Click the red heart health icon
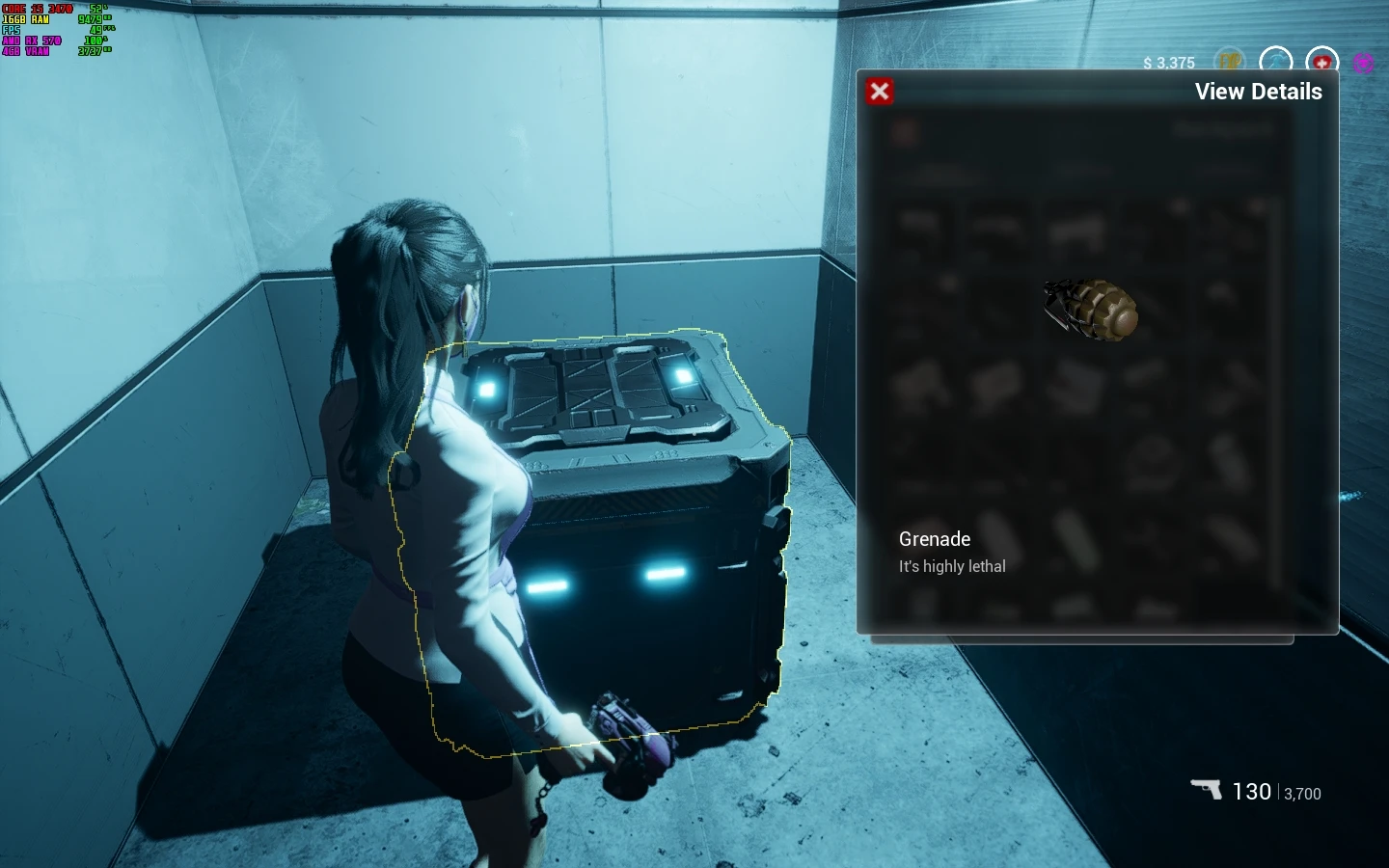 click(x=1321, y=62)
